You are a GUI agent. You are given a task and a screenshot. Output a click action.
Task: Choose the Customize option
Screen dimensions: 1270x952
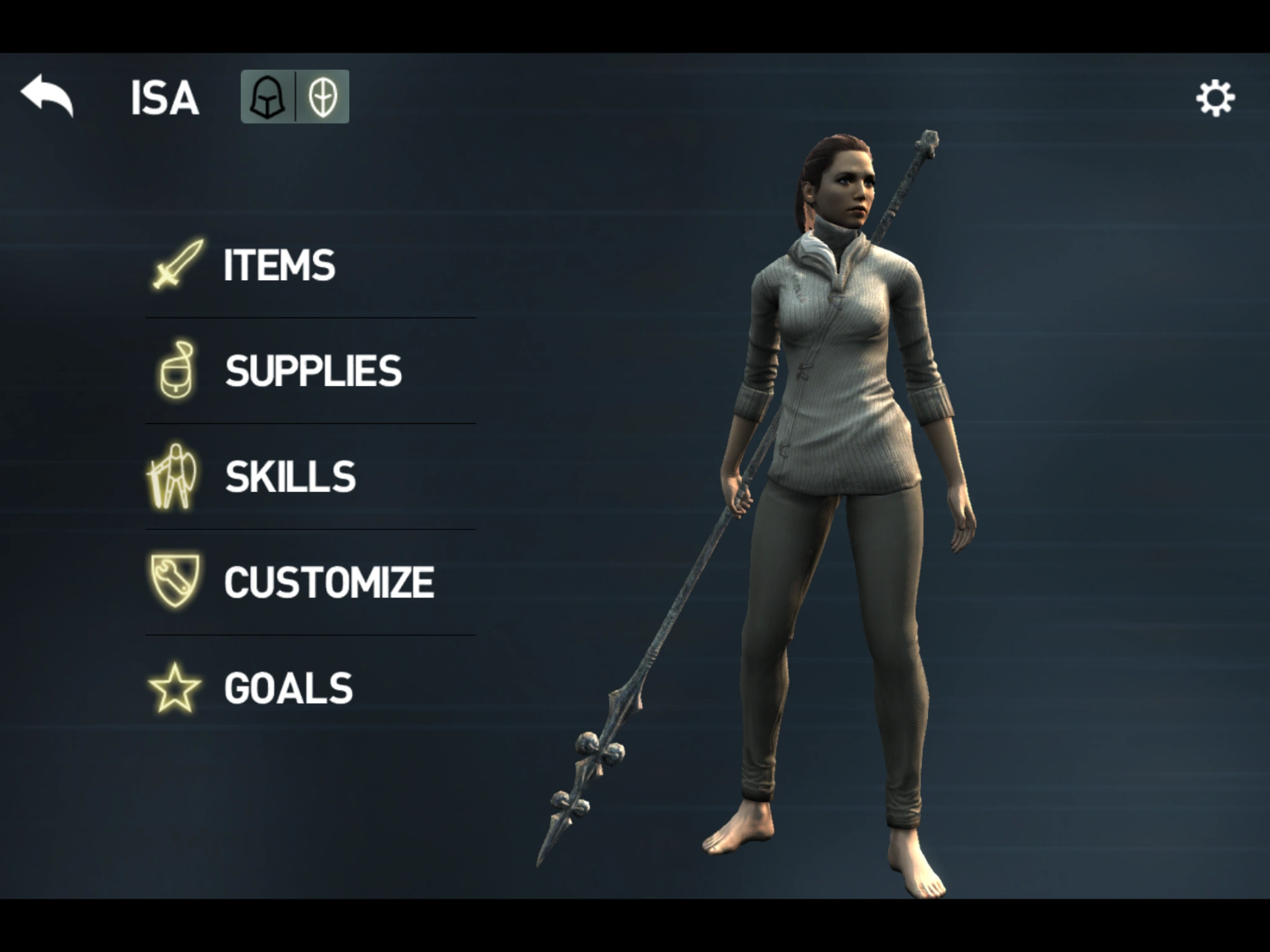[x=329, y=583]
